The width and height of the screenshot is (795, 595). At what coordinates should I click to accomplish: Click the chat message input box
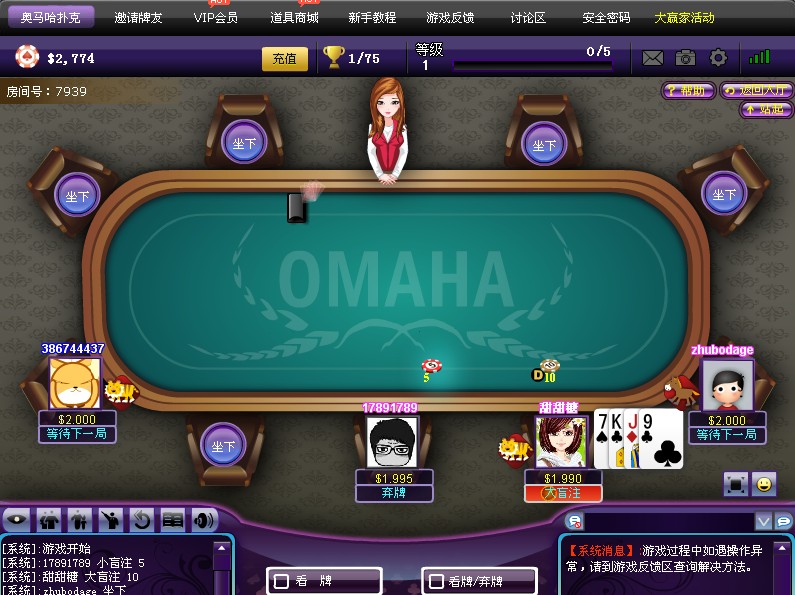668,521
